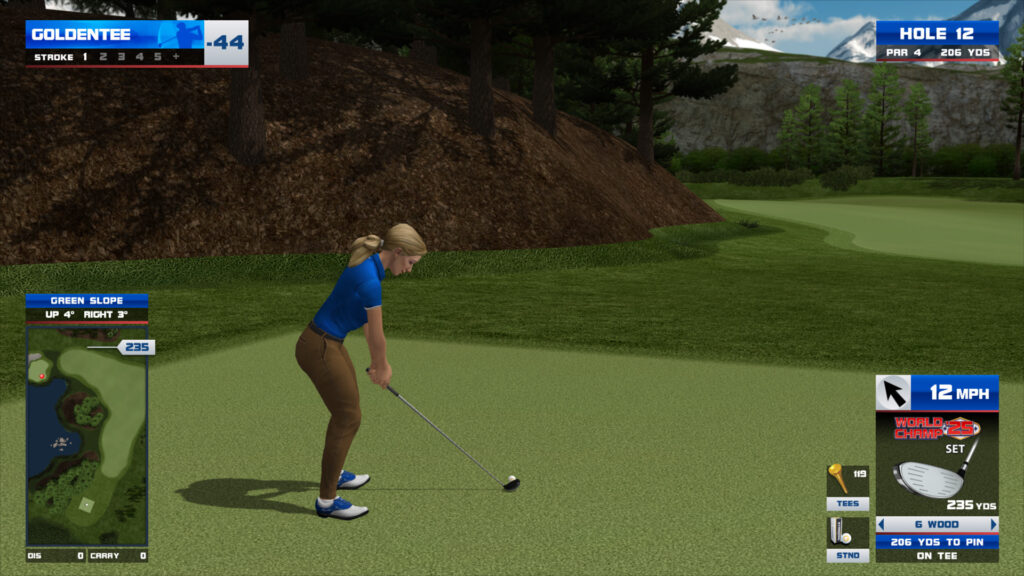1024x576 pixels.
Task: Click the overhead course minimap
Action: 87,435
